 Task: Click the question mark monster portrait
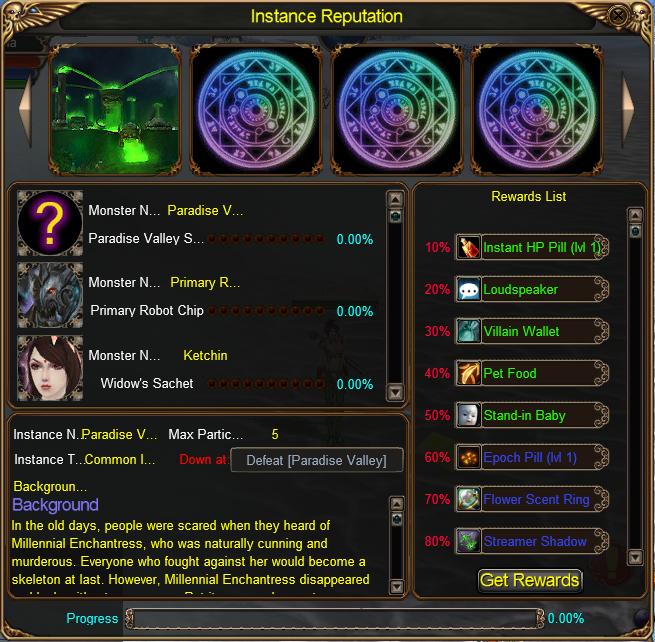click(x=50, y=224)
